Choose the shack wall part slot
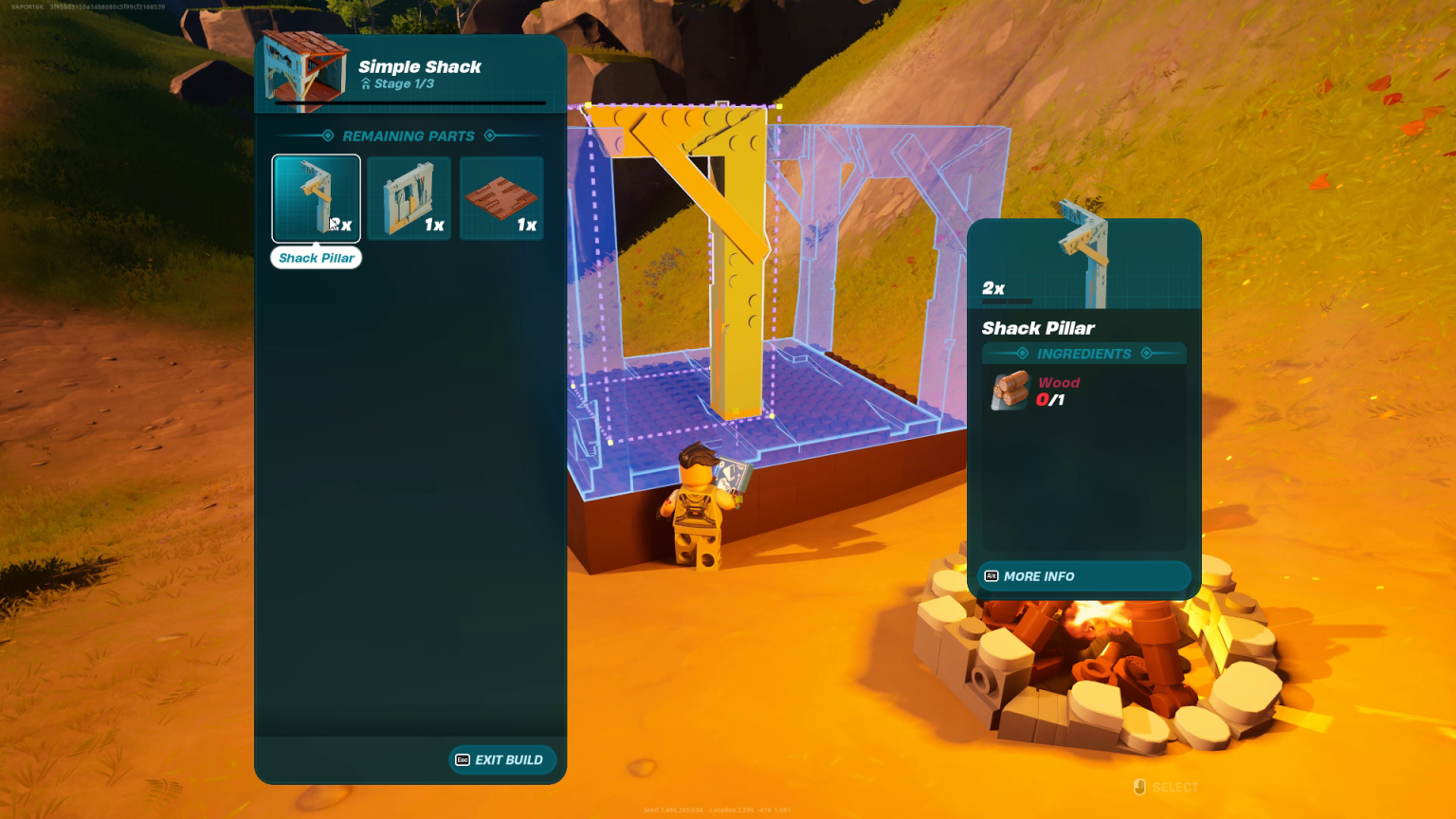1456x819 pixels. point(409,198)
